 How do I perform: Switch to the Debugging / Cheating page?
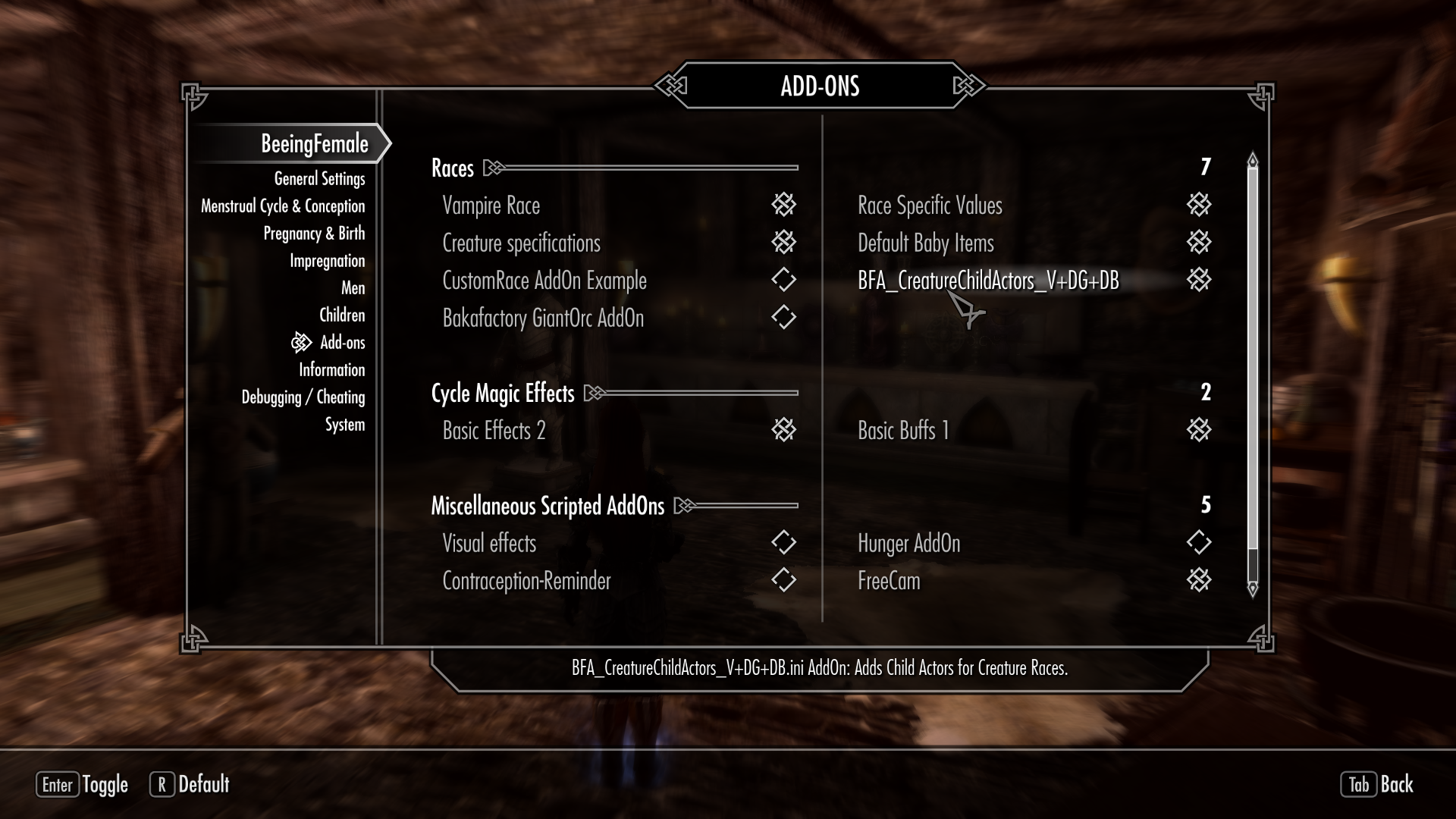point(303,397)
